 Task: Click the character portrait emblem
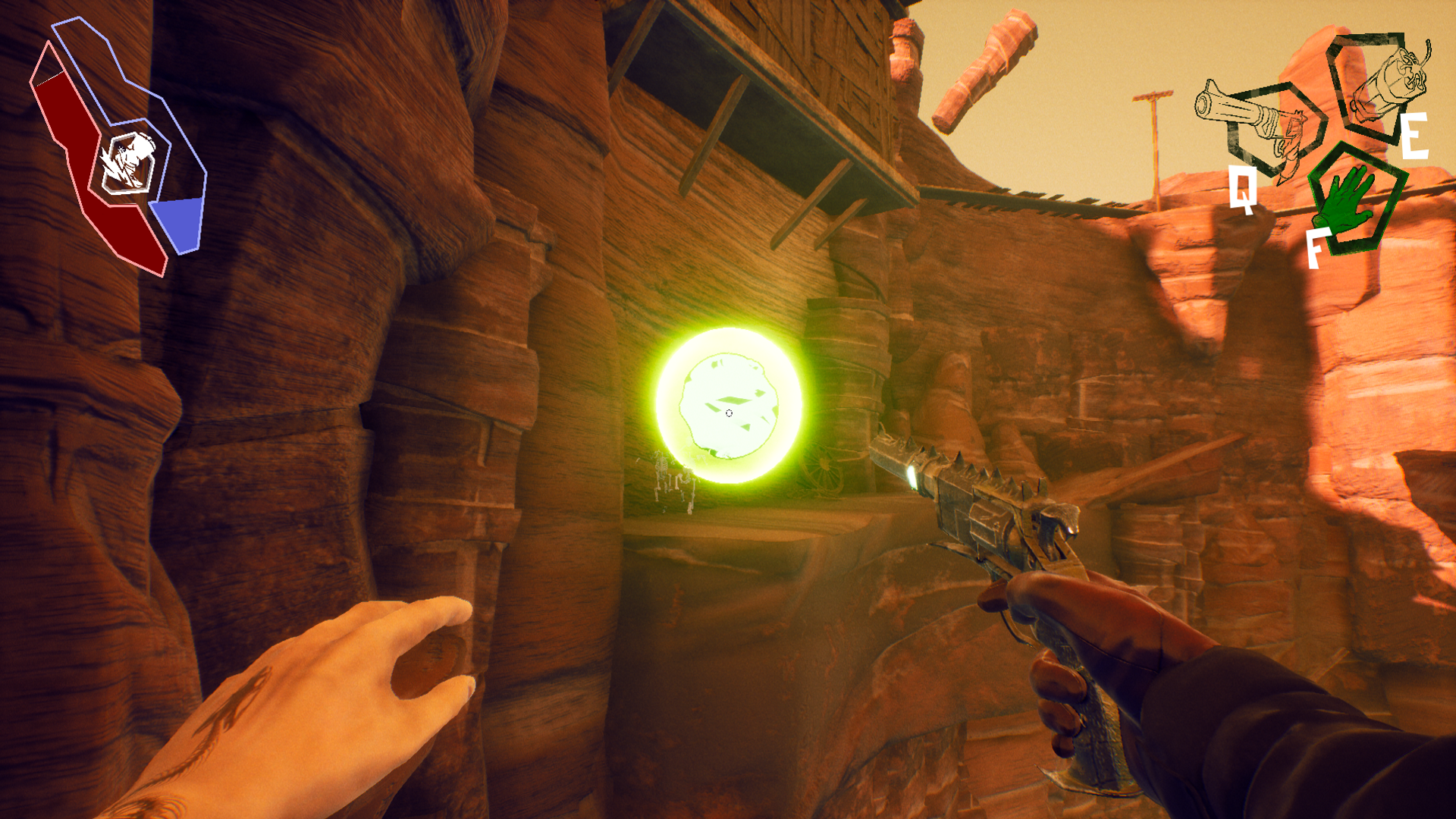point(127,162)
